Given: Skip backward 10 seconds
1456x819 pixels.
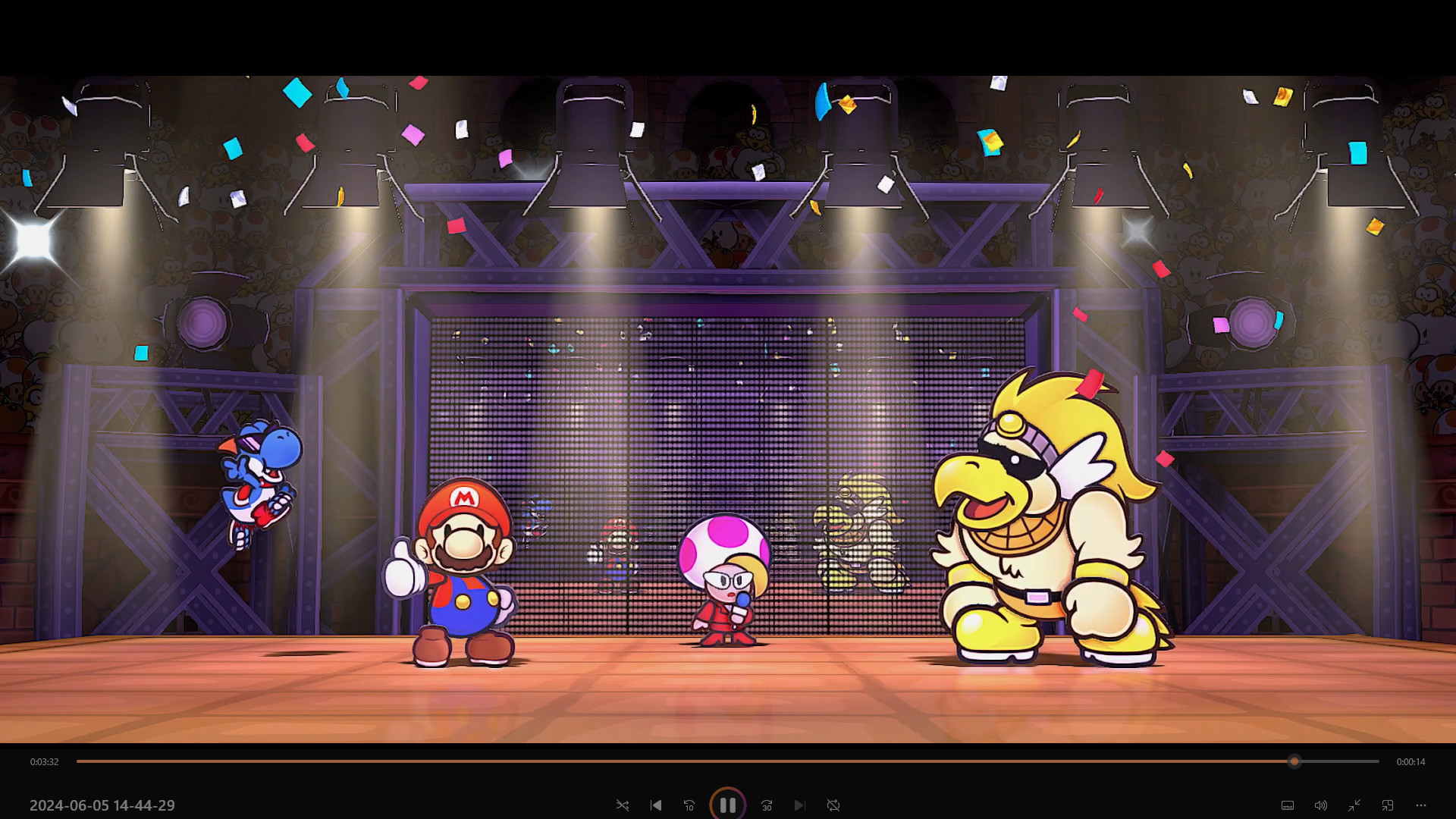Looking at the screenshot, I should pyautogui.click(x=689, y=805).
